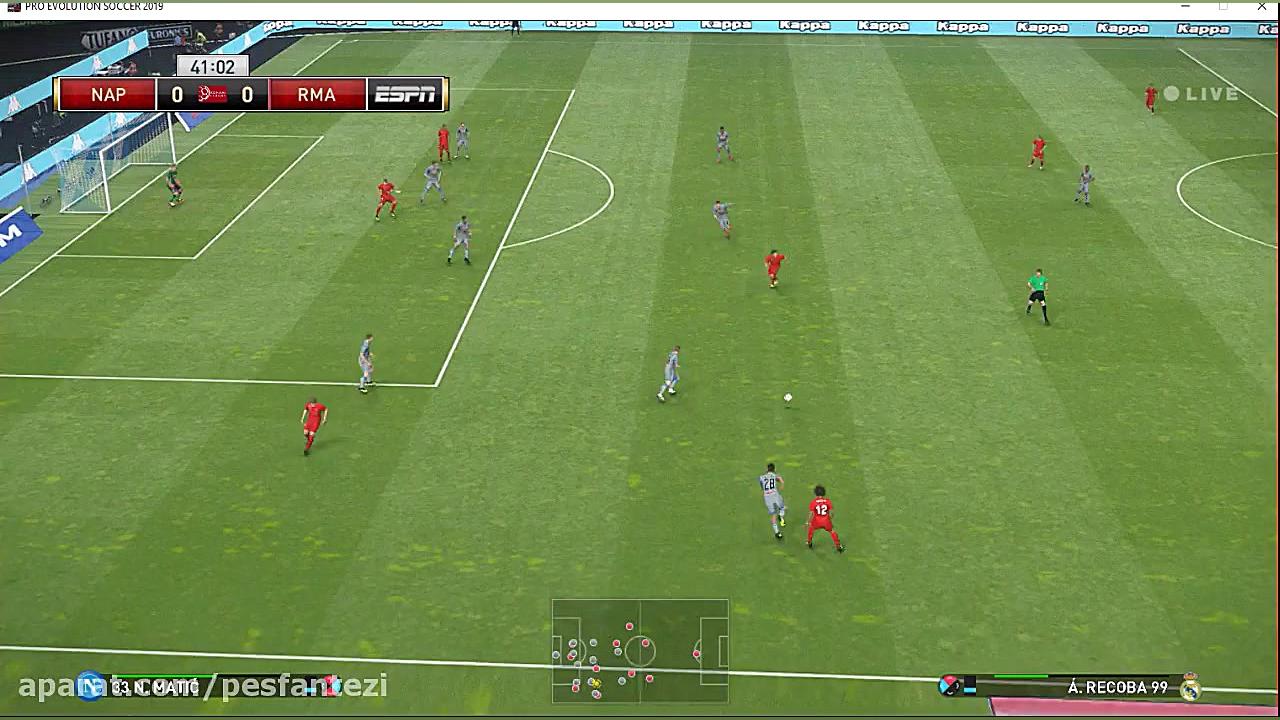Expand the NAP team panel on the scoreboard
Image resolution: width=1280 pixels, height=720 pixels.
(x=107, y=94)
